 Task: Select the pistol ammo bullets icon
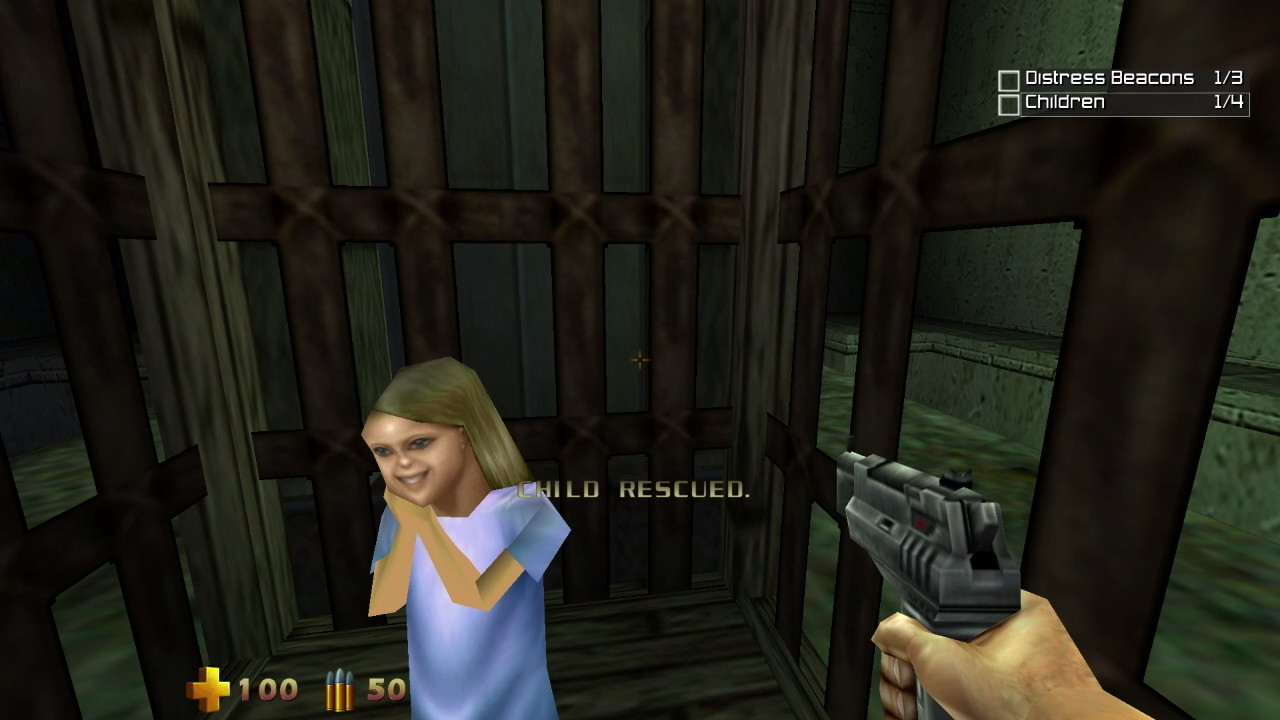click(x=340, y=689)
